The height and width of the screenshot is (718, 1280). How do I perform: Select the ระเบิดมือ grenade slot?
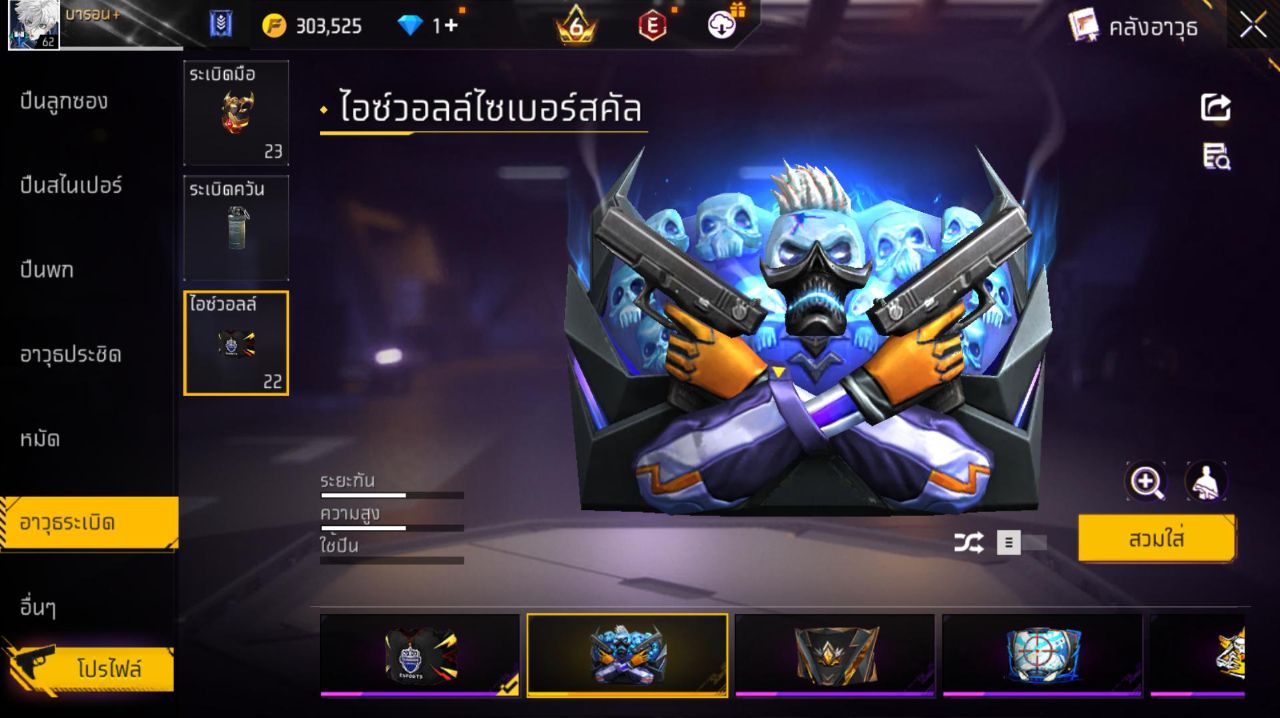[236, 112]
